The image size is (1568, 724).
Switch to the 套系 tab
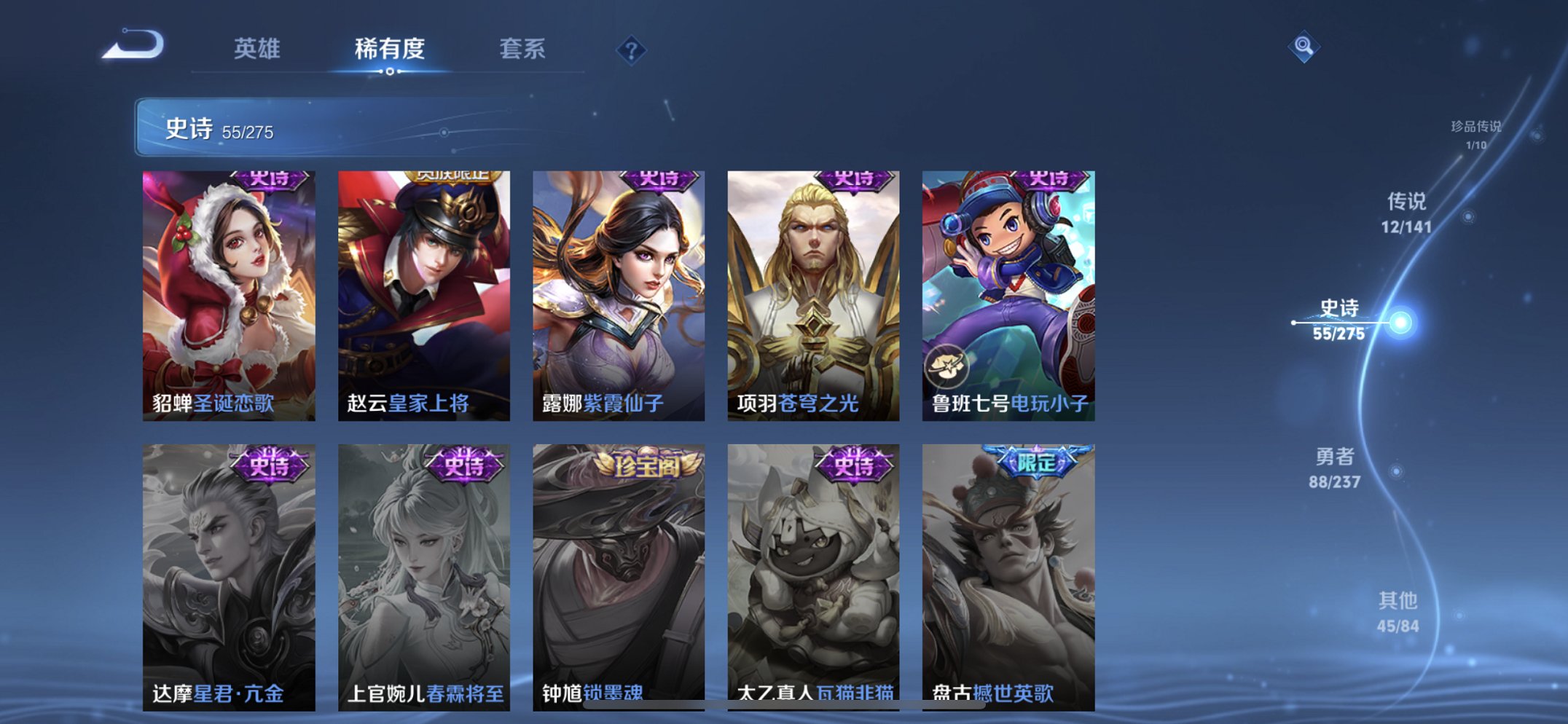point(524,50)
